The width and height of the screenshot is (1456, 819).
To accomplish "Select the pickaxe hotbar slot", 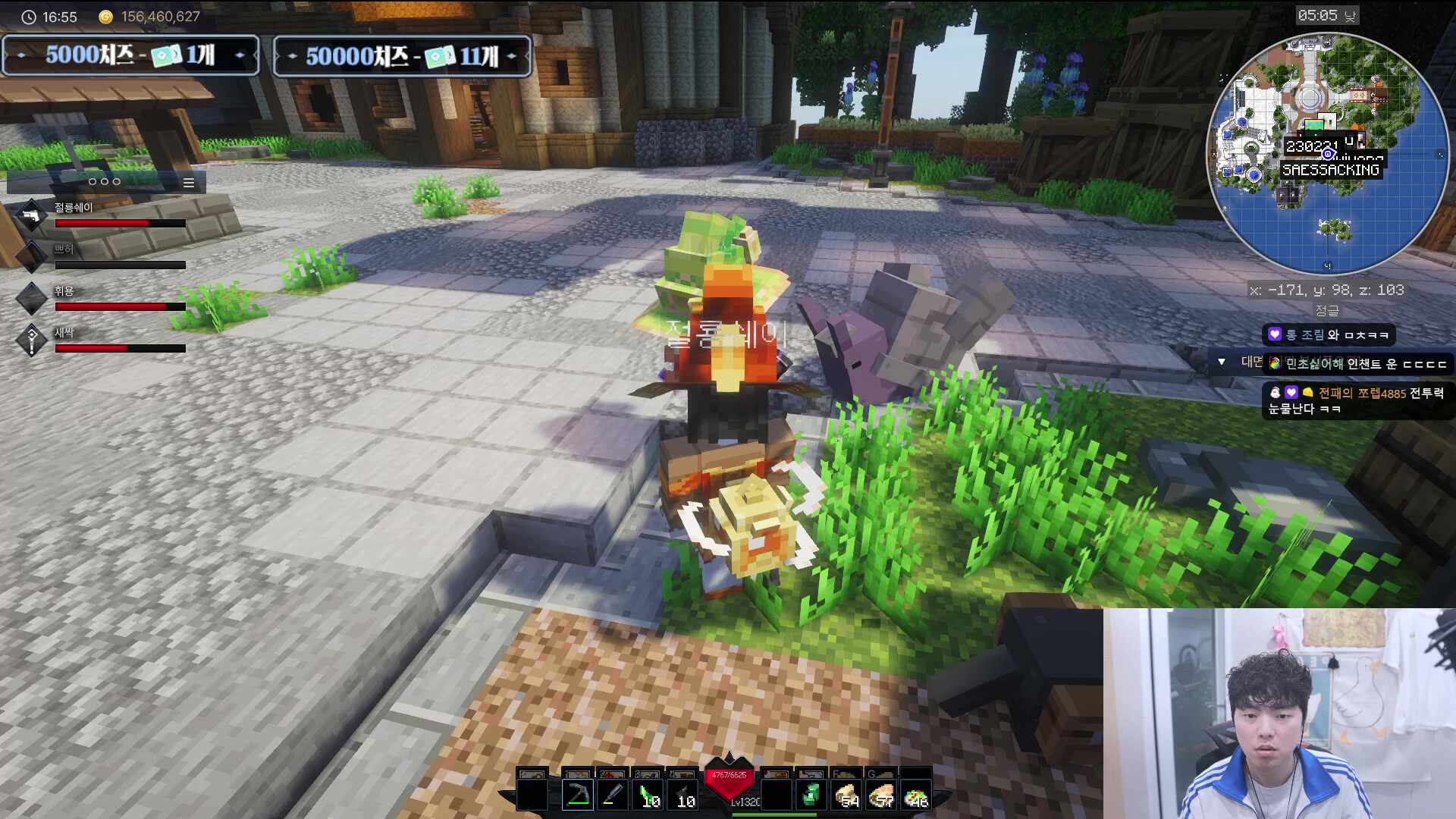I will pyautogui.click(x=578, y=795).
